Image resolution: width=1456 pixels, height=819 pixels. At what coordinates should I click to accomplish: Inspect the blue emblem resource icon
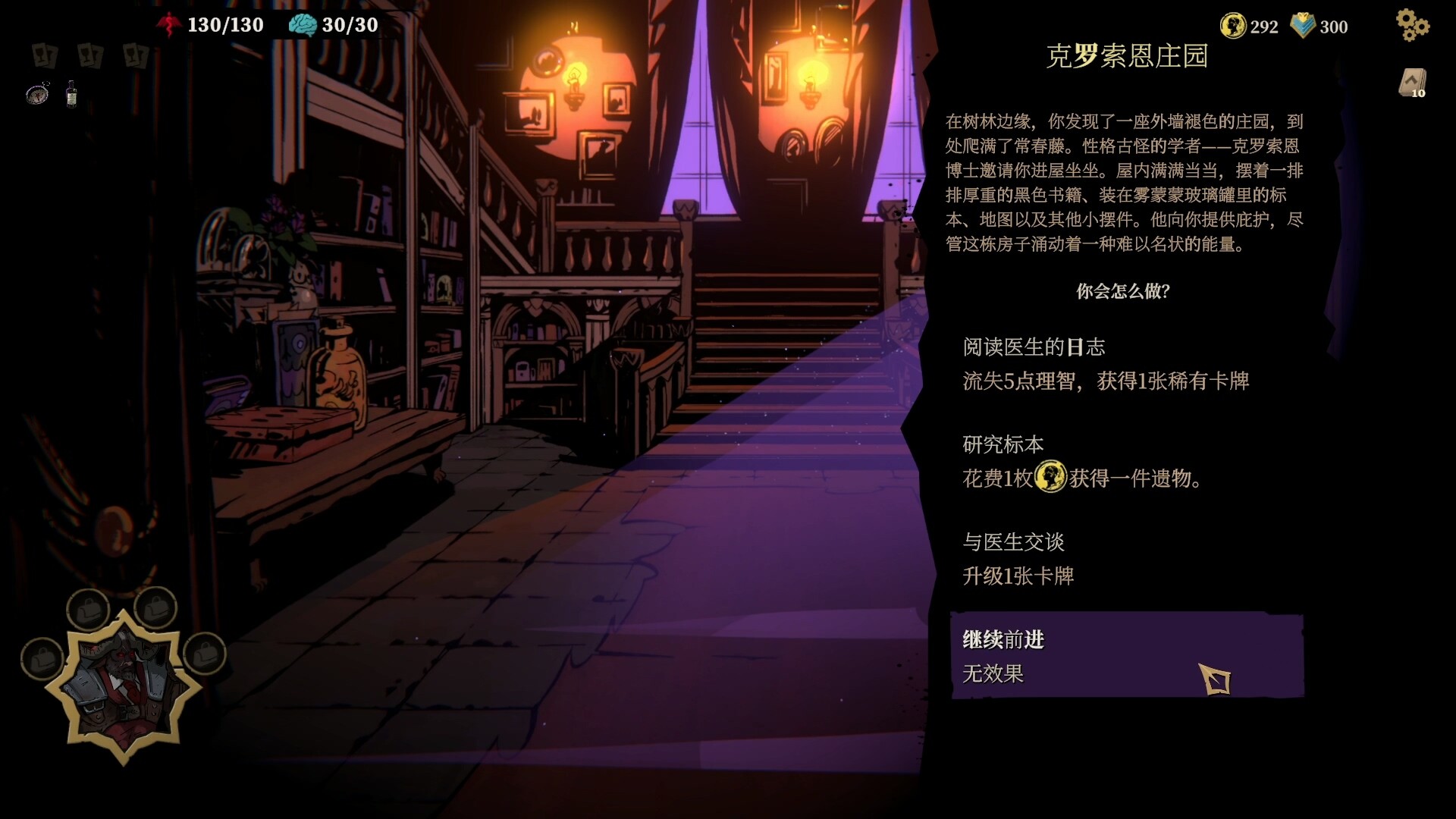coord(1302,25)
